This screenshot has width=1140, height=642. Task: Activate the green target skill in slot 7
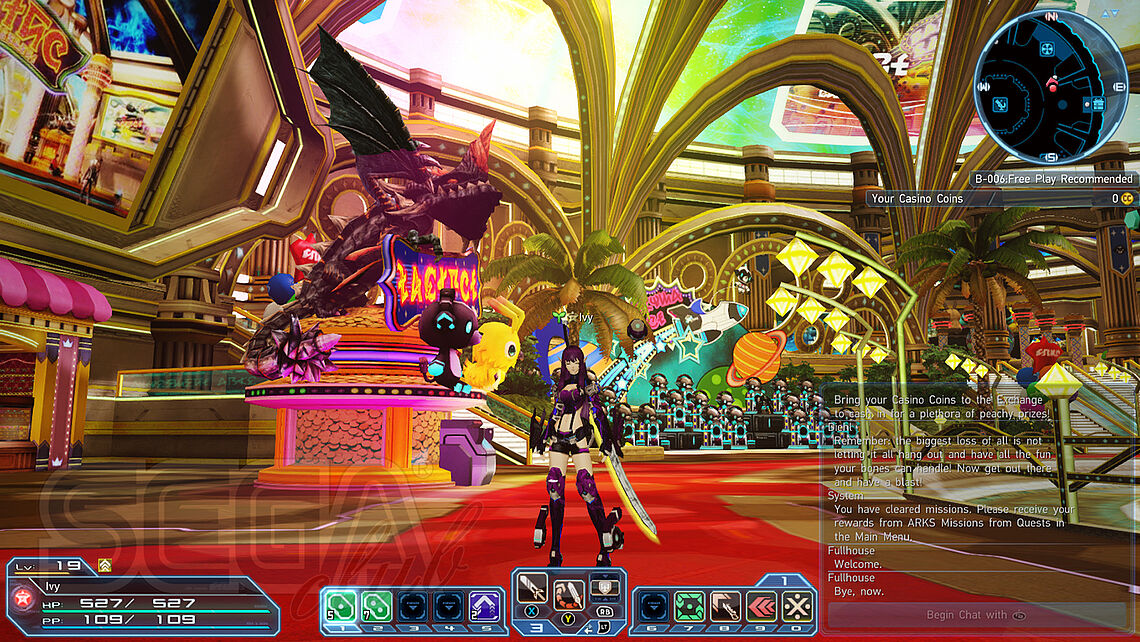689,606
